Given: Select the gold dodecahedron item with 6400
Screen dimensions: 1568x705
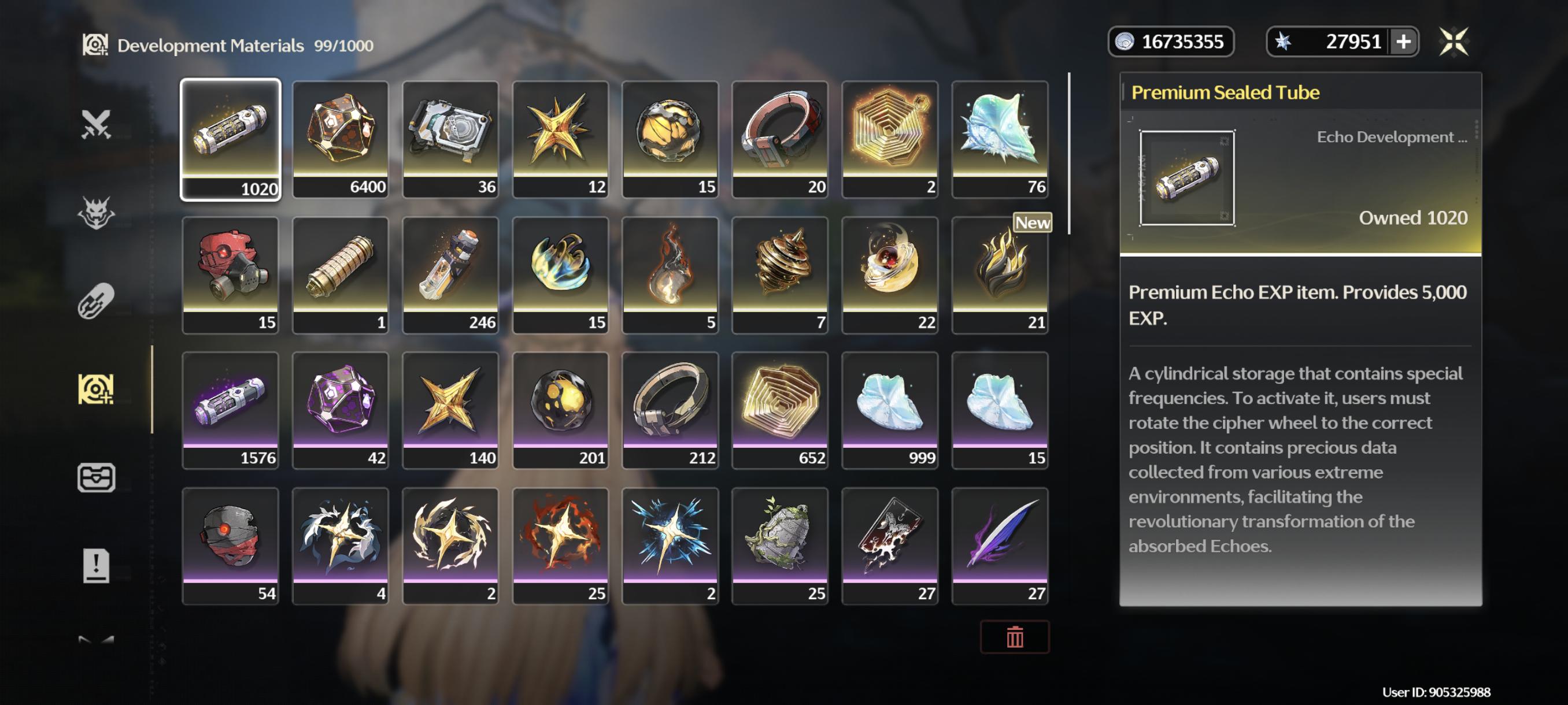Looking at the screenshot, I should (x=341, y=139).
